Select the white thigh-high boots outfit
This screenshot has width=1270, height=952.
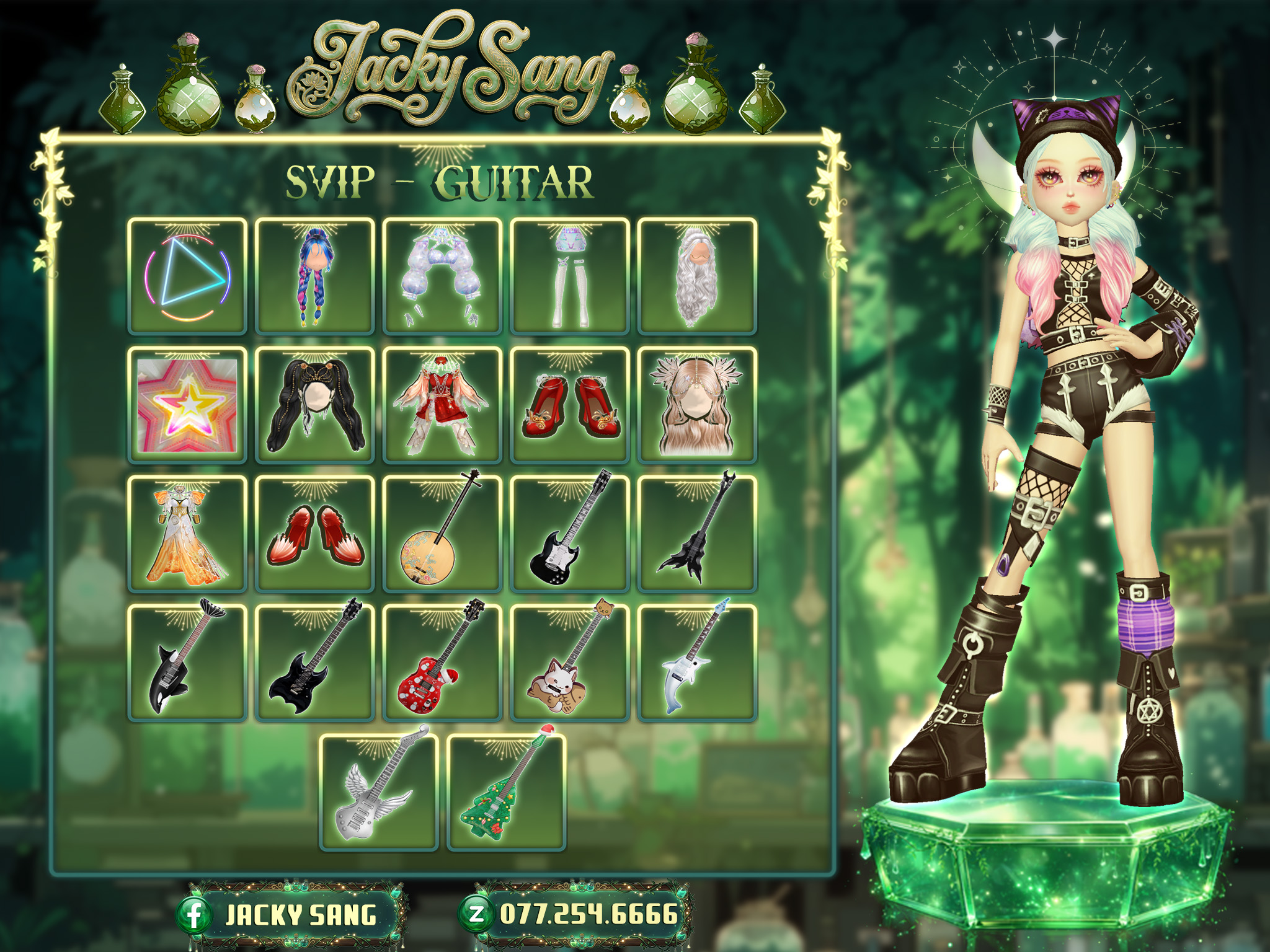click(570, 276)
